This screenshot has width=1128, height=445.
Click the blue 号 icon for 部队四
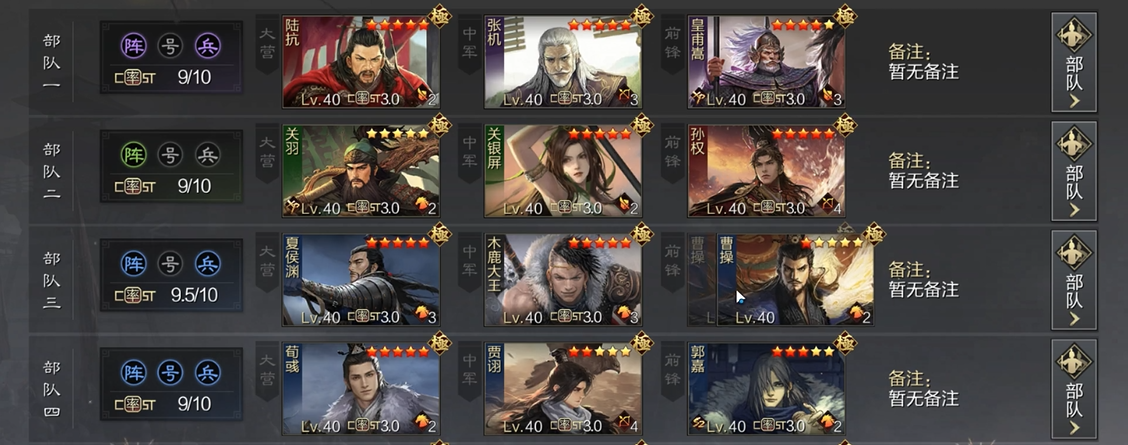[x=171, y=373]
